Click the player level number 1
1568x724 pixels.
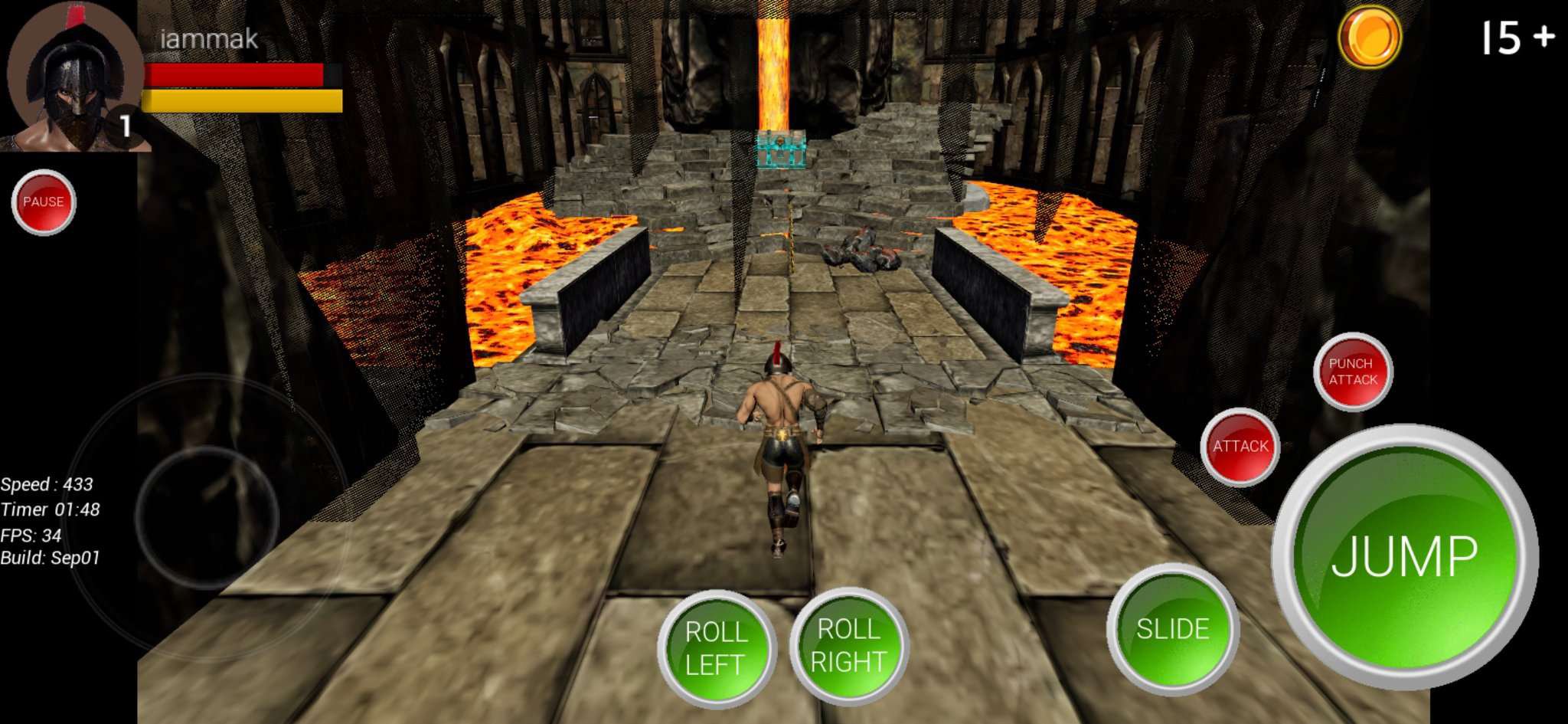(x=125, y=123)
